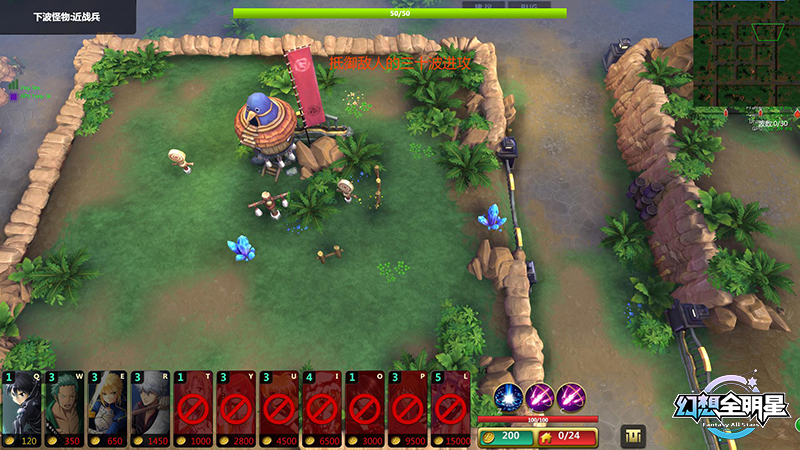Activate the blue light burst skill
This screenshot has height=450, width=800.
point(509,397)
